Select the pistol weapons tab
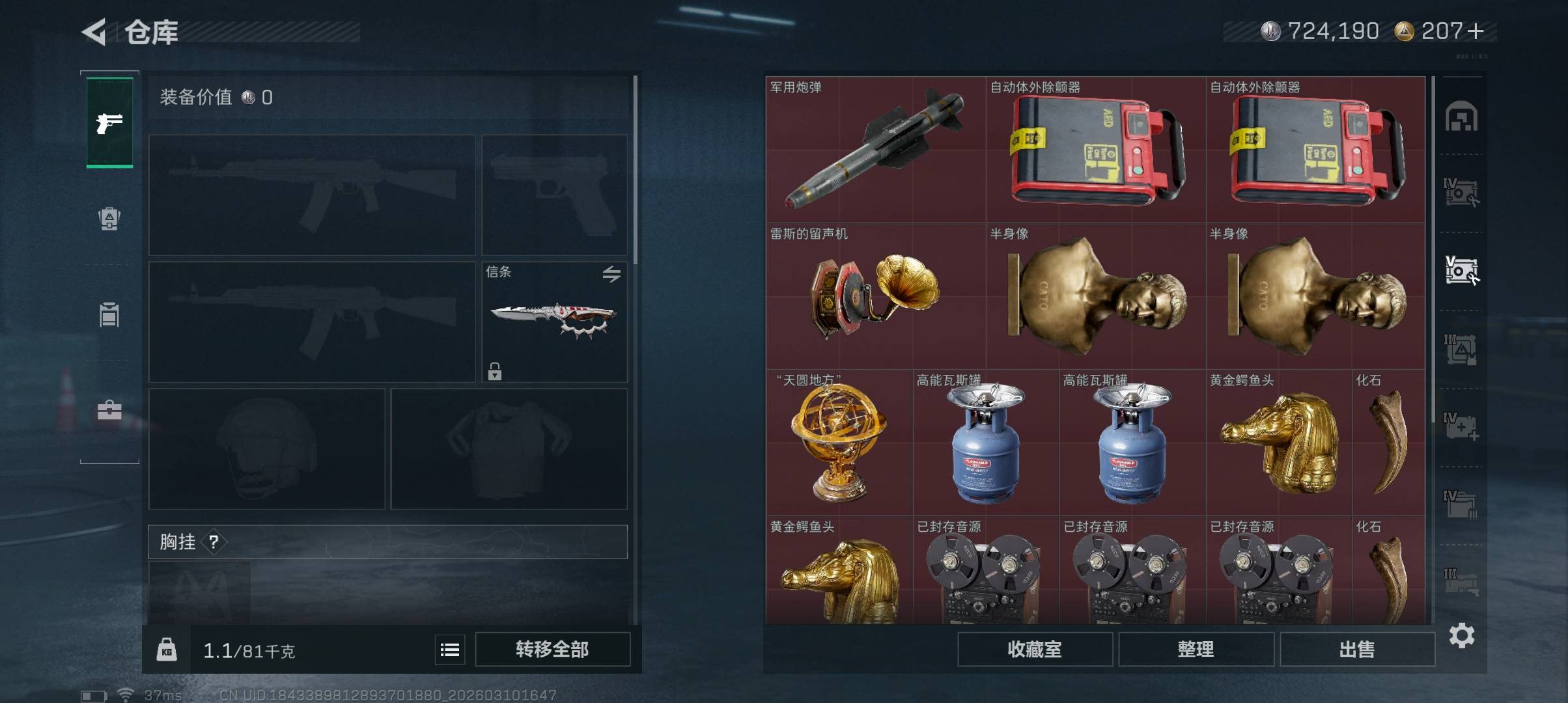This screenshot has width=1568, height=703. pyautogui.click(x=109, y=122)
